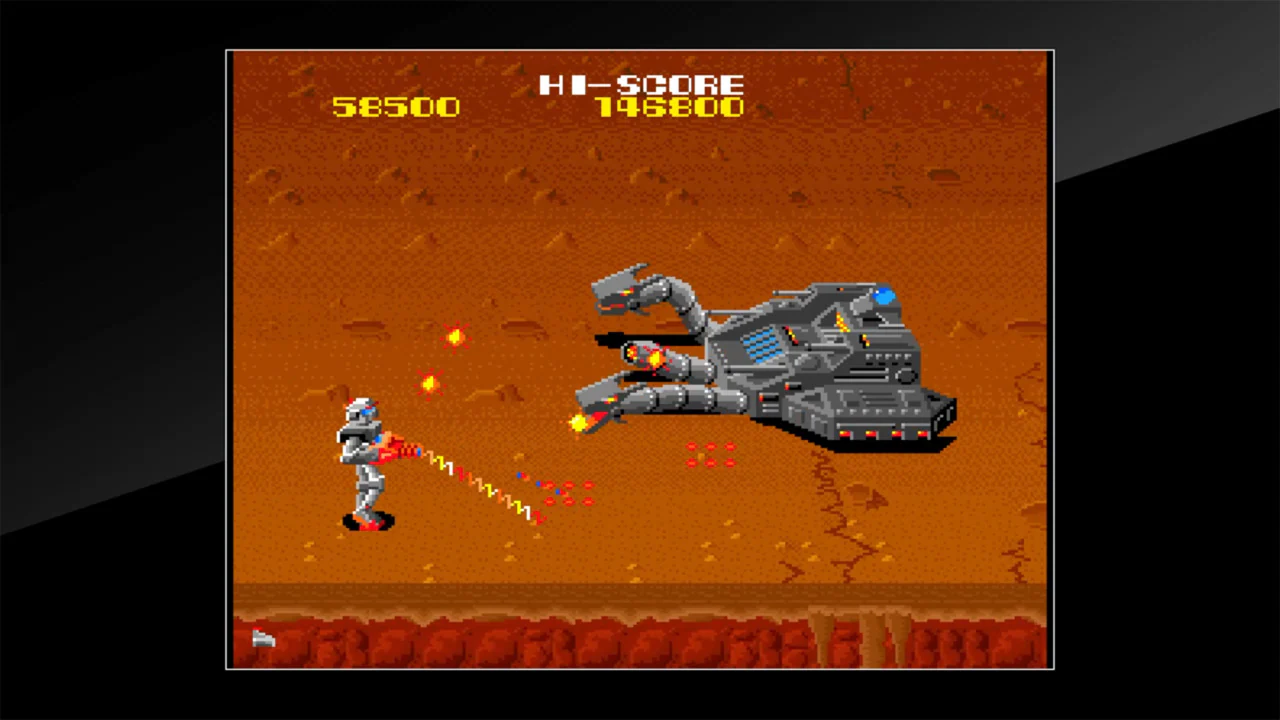Click the blue grid panel on the boss
Viewport: 1280px width, 720px height.
[x=762, y=345]
